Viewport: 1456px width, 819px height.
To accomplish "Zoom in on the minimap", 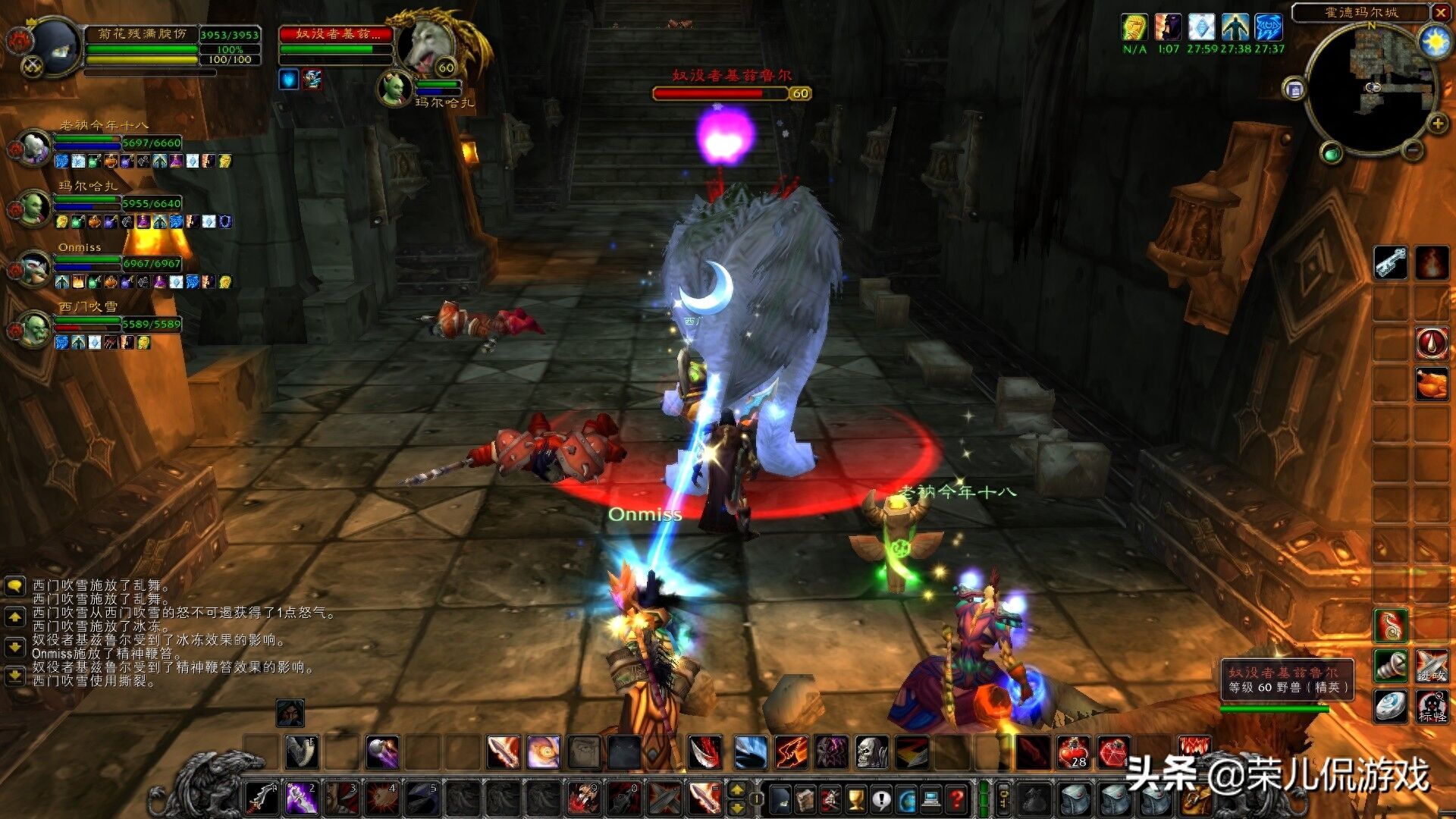I will tap(1438, 124).
